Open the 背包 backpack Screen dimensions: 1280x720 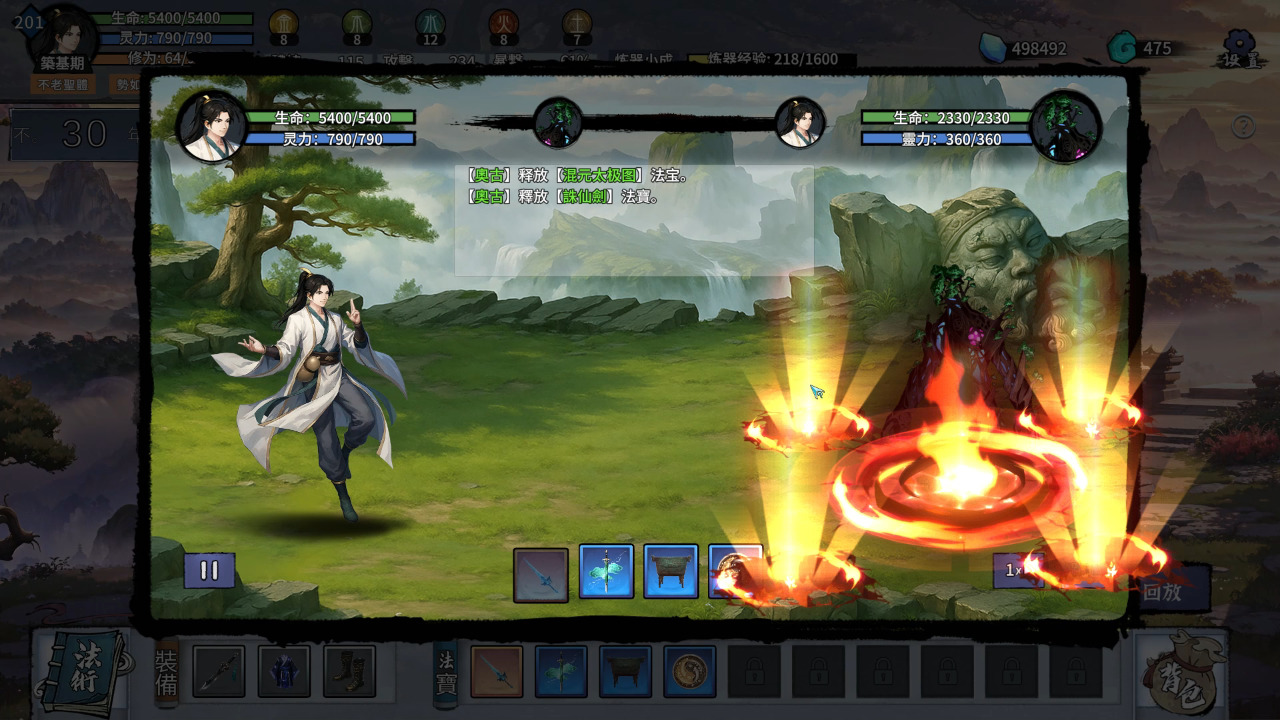(x=1182, y=670)
